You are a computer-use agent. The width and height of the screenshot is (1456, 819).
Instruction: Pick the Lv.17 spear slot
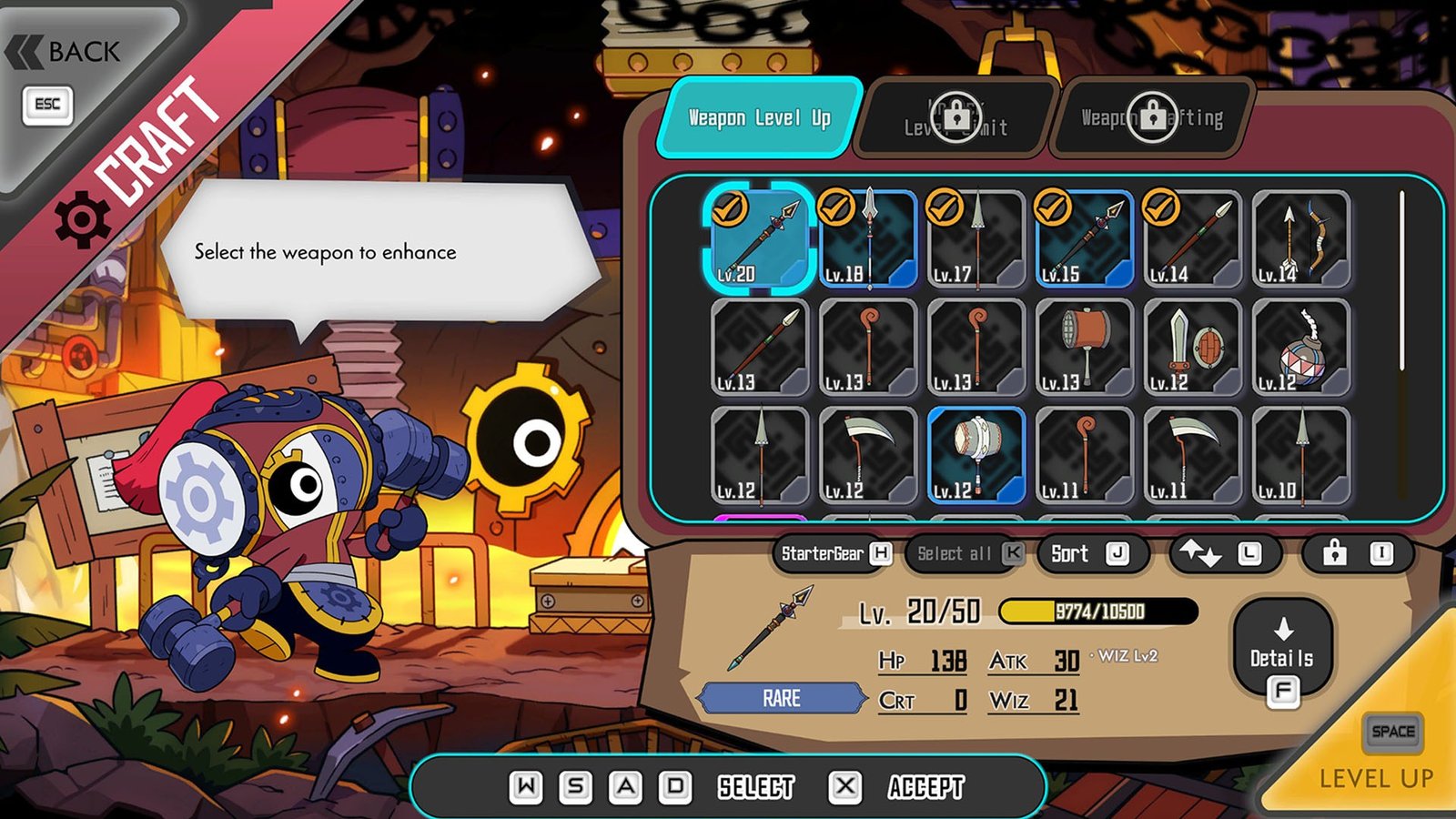976,238
